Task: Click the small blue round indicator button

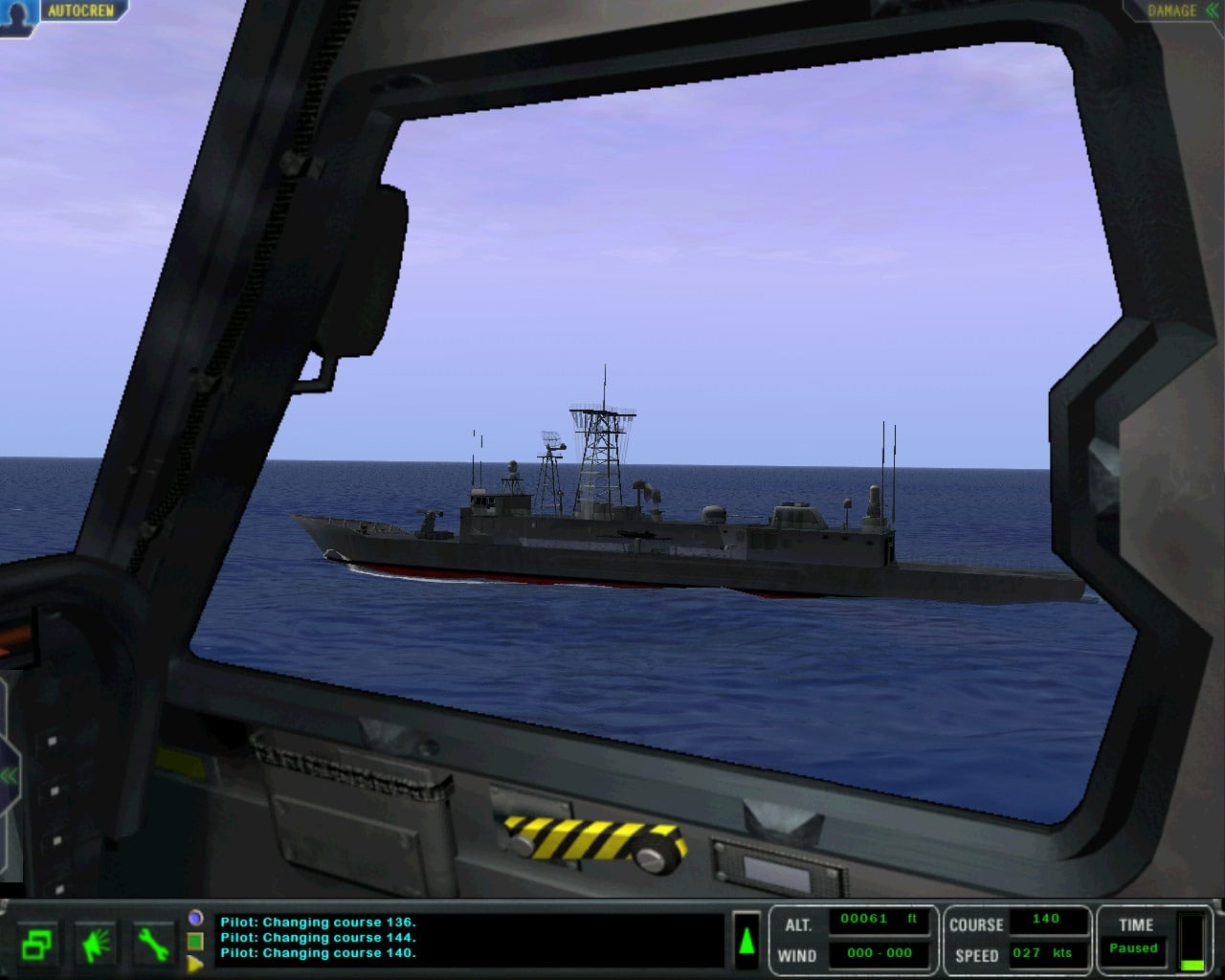Action: pos(195,918)
